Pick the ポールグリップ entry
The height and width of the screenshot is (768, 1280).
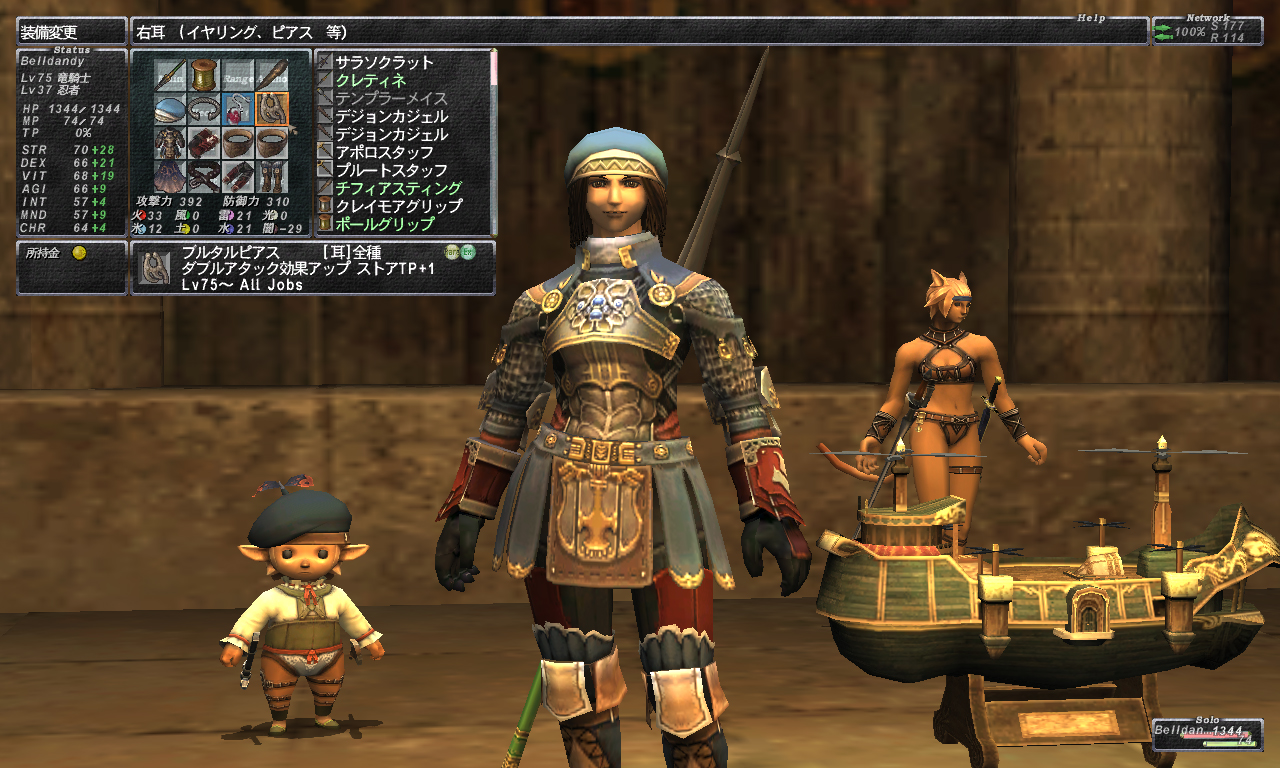click(384, 224)
